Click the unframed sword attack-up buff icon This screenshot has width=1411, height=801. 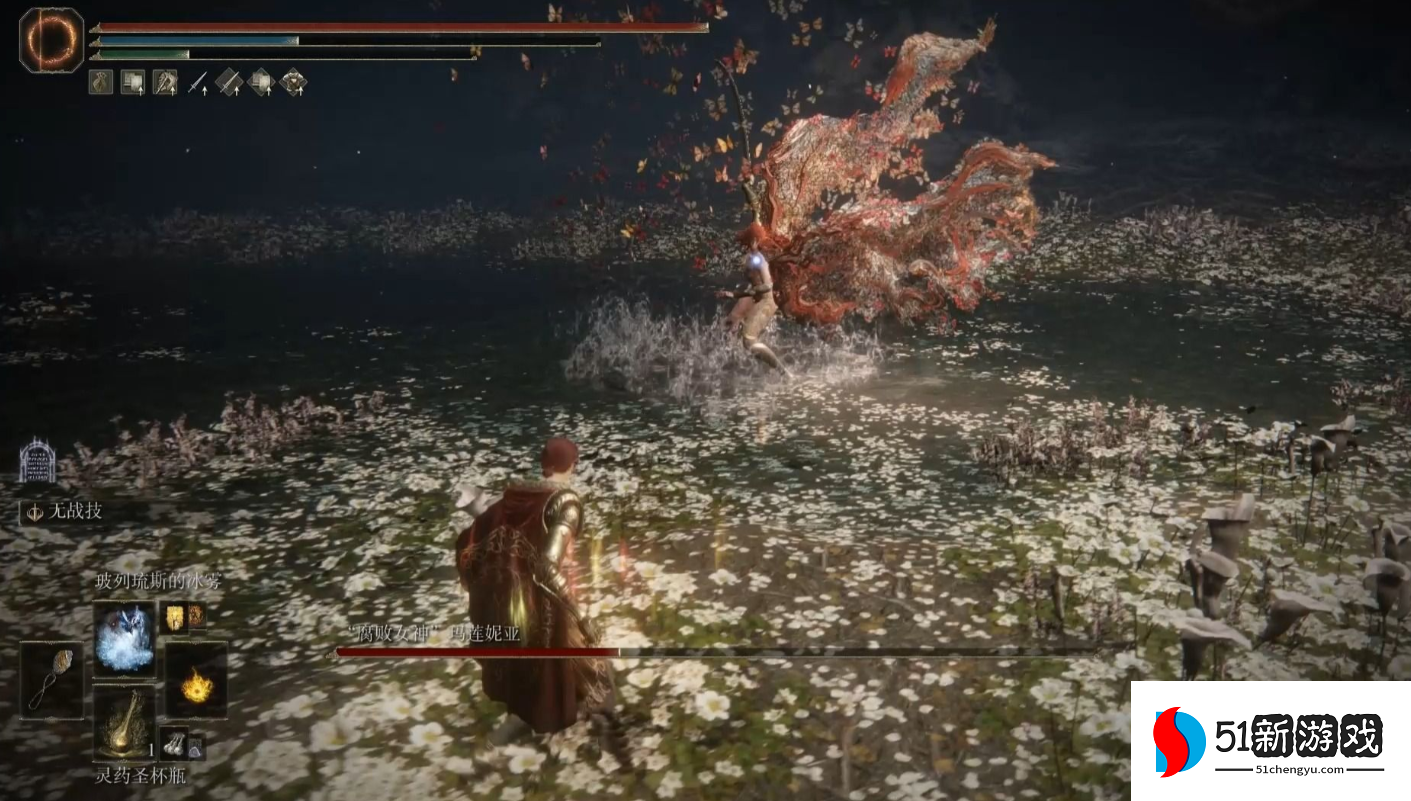pos(198,82)
